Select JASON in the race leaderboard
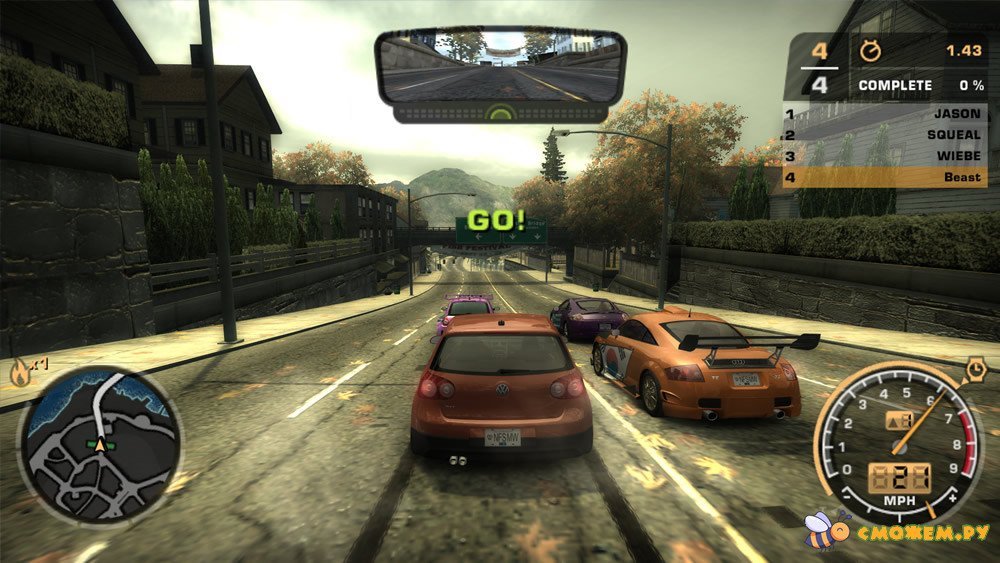The width and height of the screenshot is (1000, 563). (885, 114)
